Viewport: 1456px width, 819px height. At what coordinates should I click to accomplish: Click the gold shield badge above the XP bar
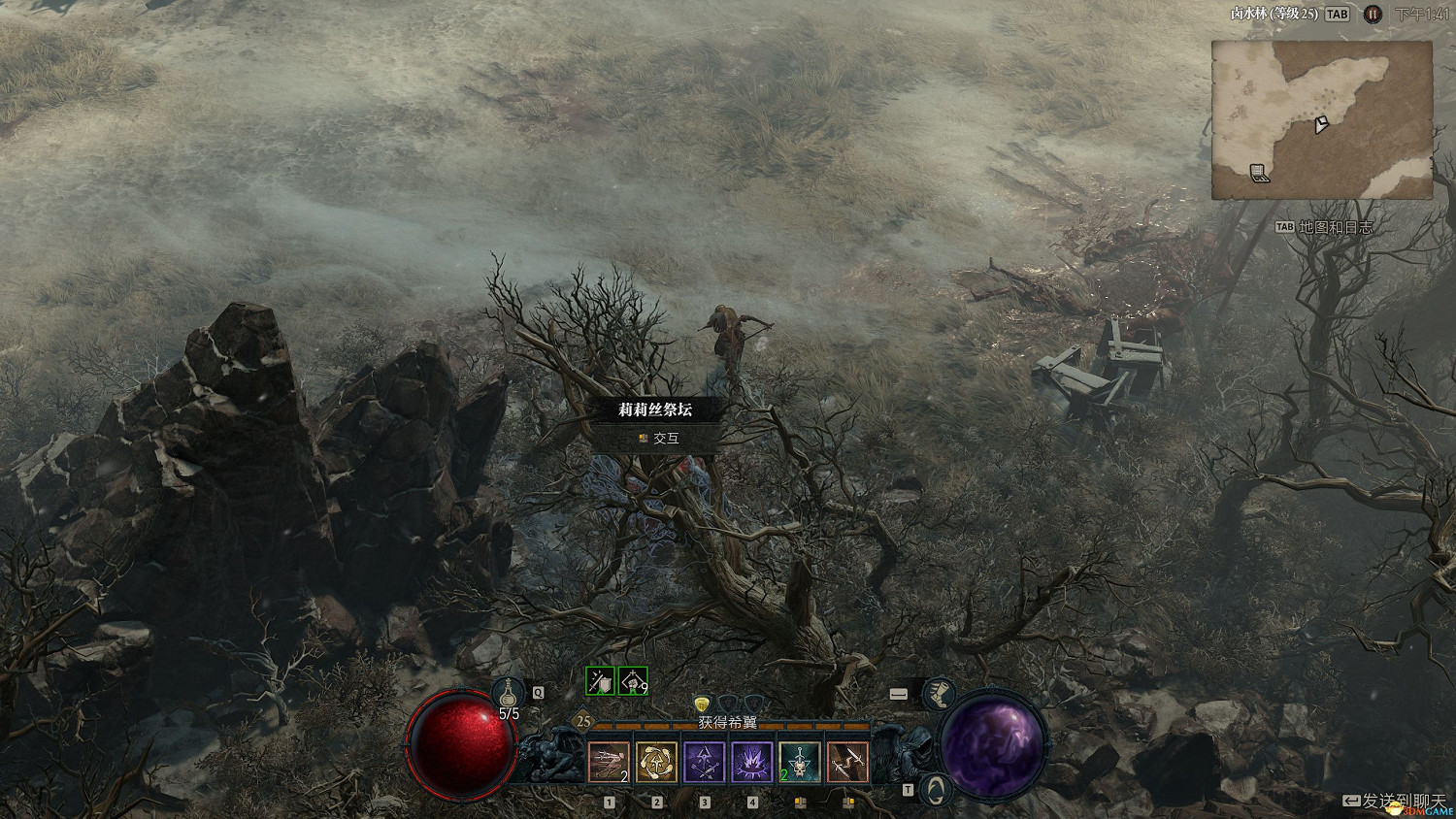(702, 704)
